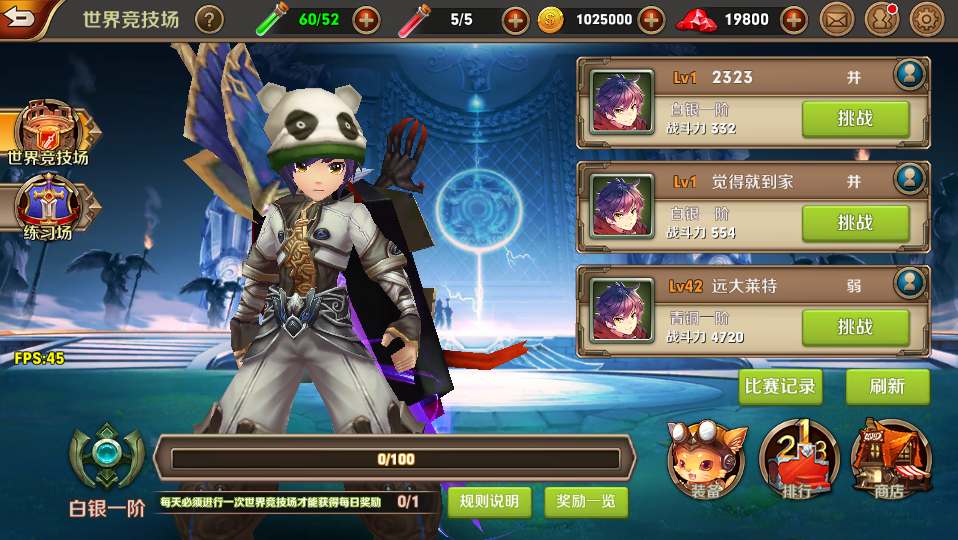Image resolution: width=958 pixels, height=540 pixels.
Task: Open 奖励一览 rewards overview
Action: tap(586, 501)
